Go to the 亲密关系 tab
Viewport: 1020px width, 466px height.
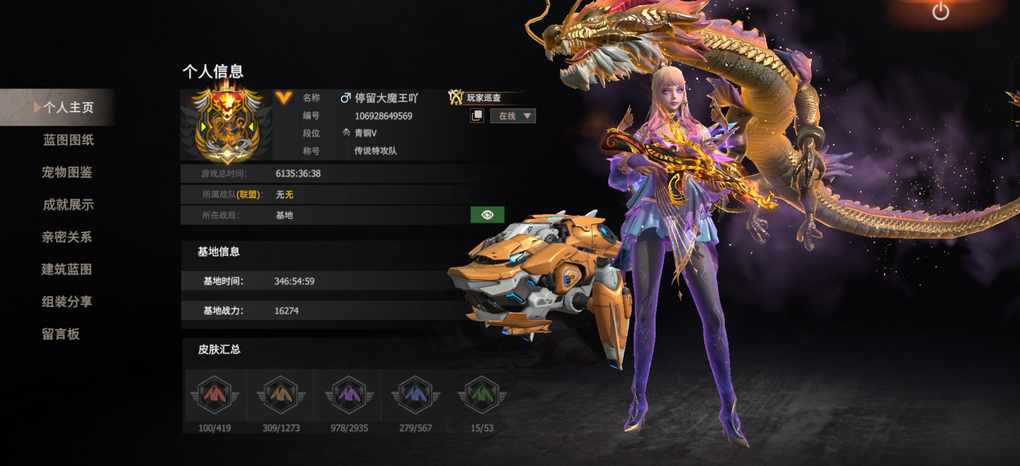(x=68, y=237)
